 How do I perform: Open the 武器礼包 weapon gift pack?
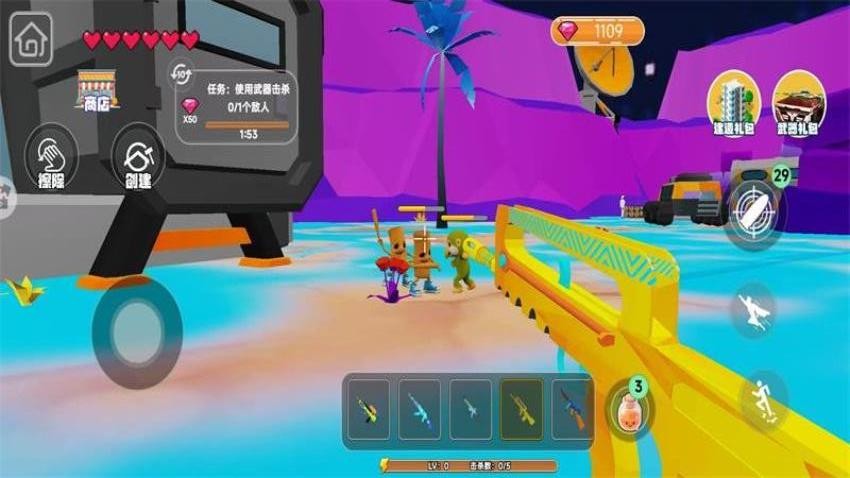(797, 104)
